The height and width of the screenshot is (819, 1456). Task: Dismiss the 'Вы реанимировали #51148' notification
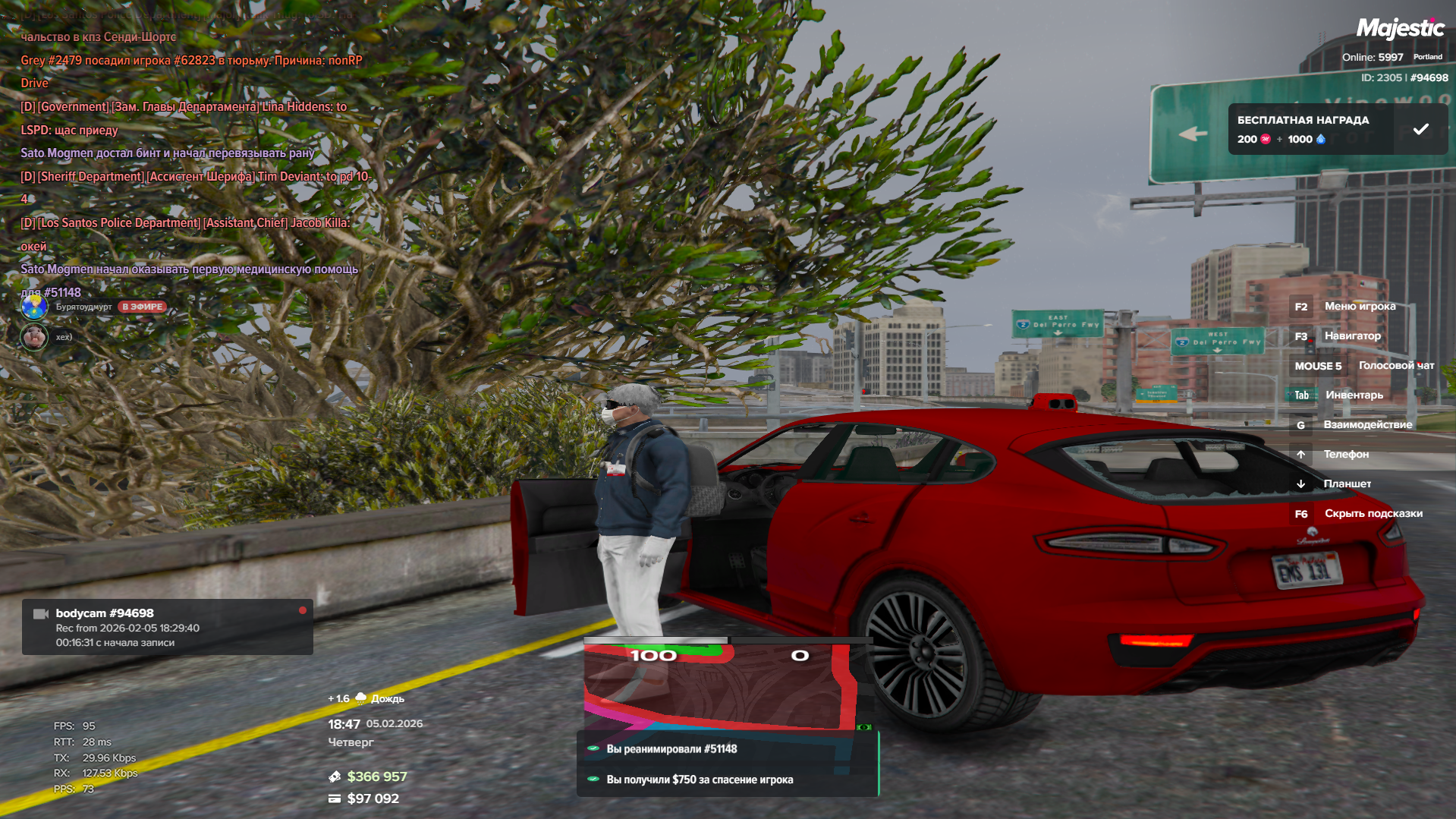tap(727, 749)
